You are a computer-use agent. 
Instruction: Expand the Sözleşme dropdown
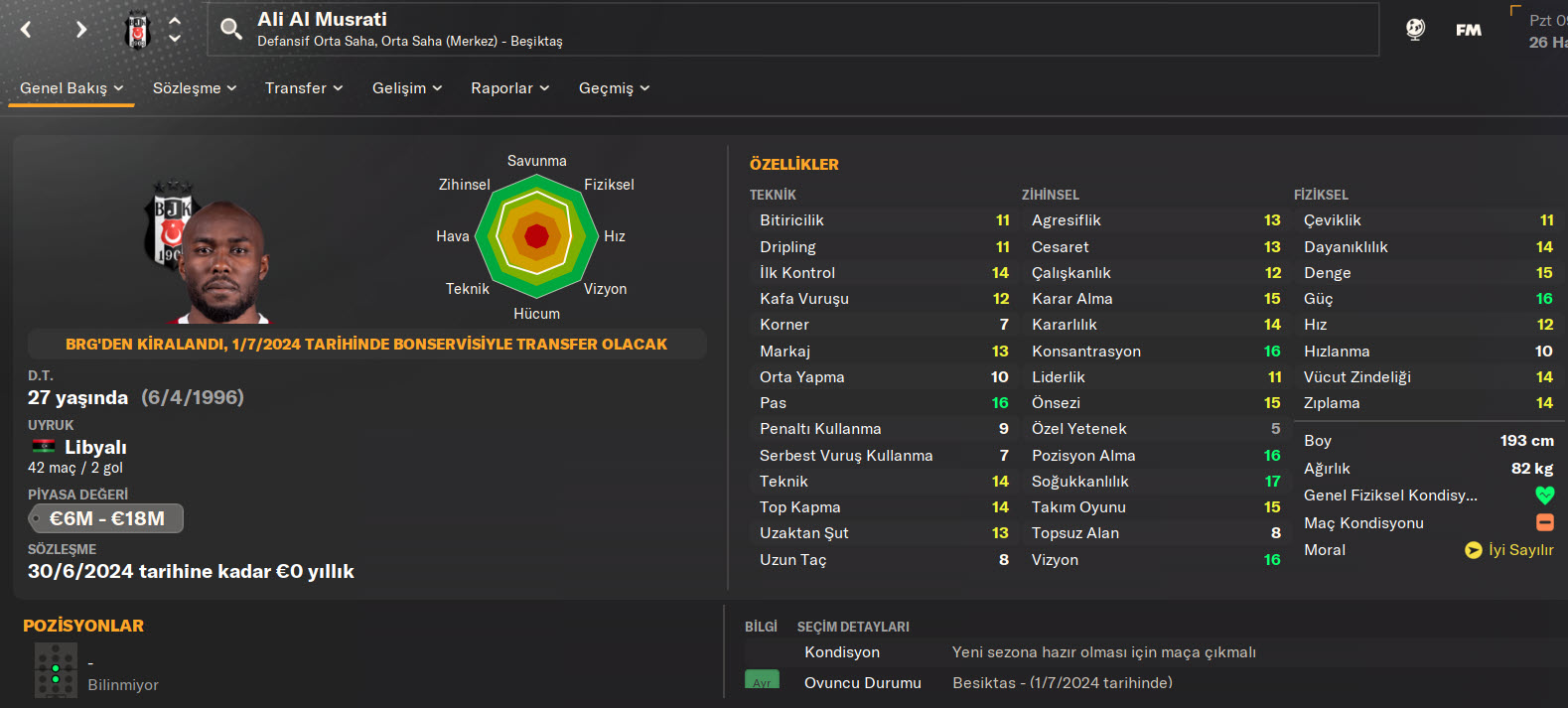(x=195, y=88)
